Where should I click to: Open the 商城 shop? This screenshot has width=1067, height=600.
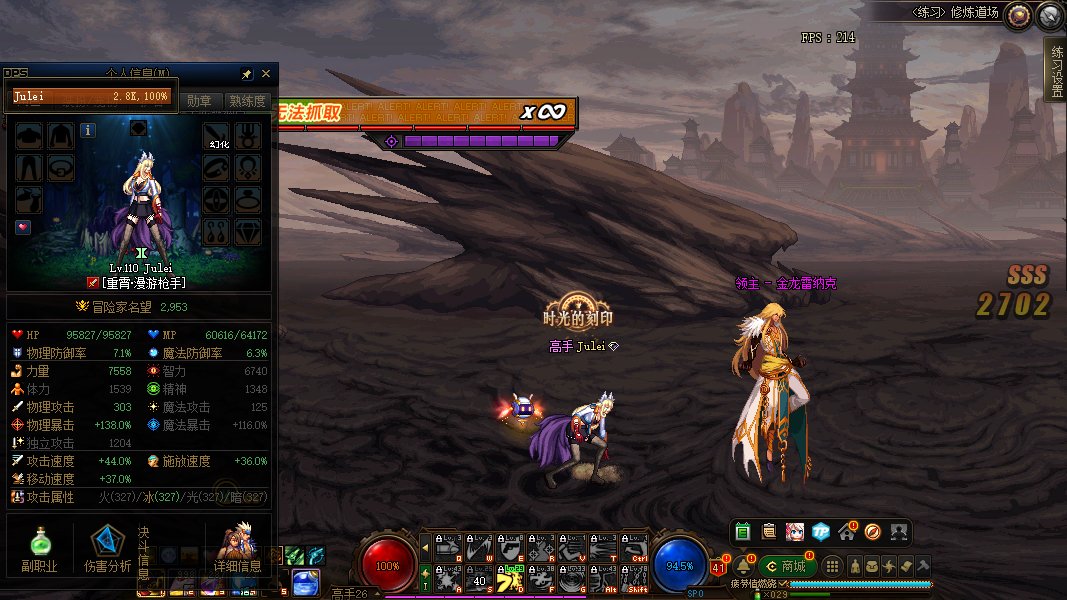click(784, 566)
